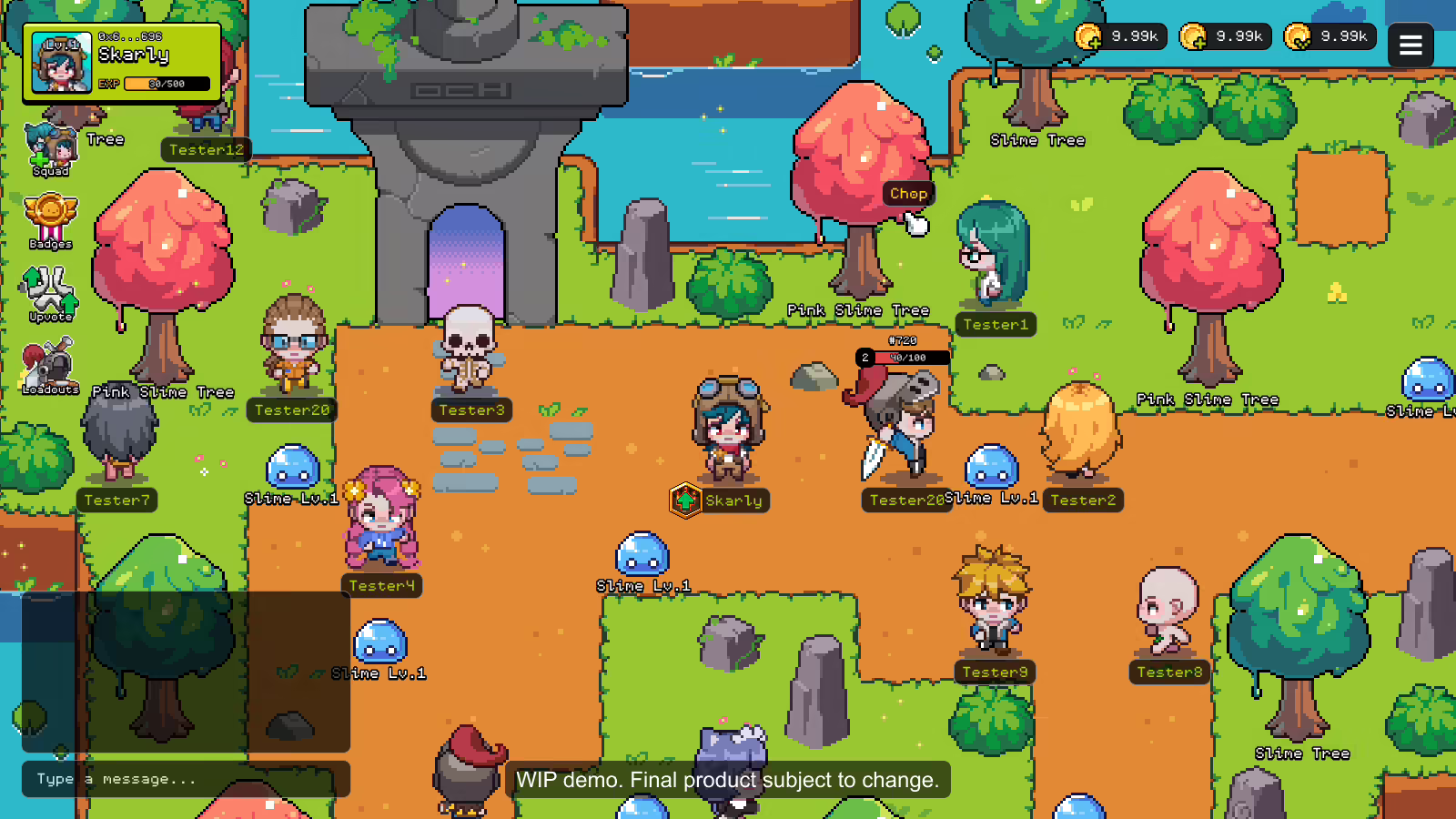Click Tester1's nameplate
The image size is (1456, 819).
pyautogui.click(x=996, y=324)
